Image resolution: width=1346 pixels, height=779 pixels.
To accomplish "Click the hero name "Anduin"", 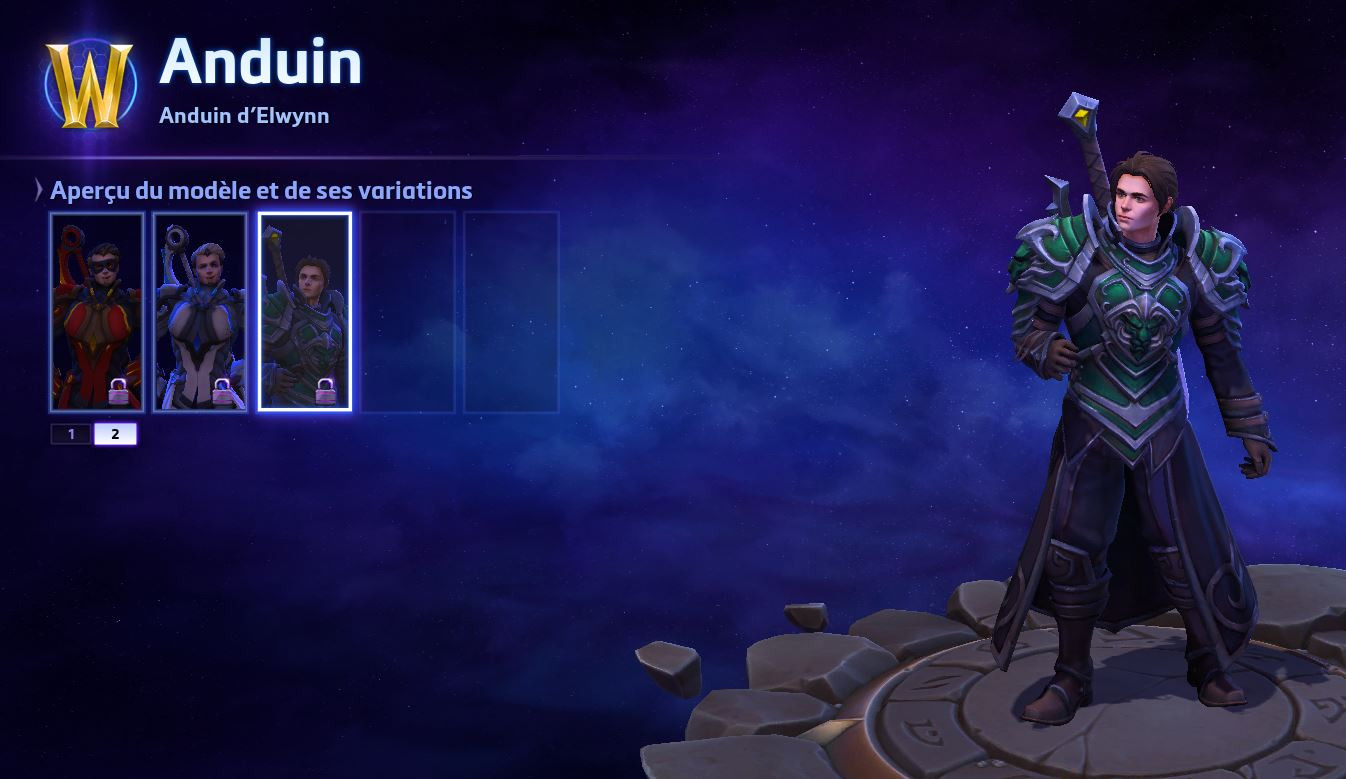I will point(263,62).
